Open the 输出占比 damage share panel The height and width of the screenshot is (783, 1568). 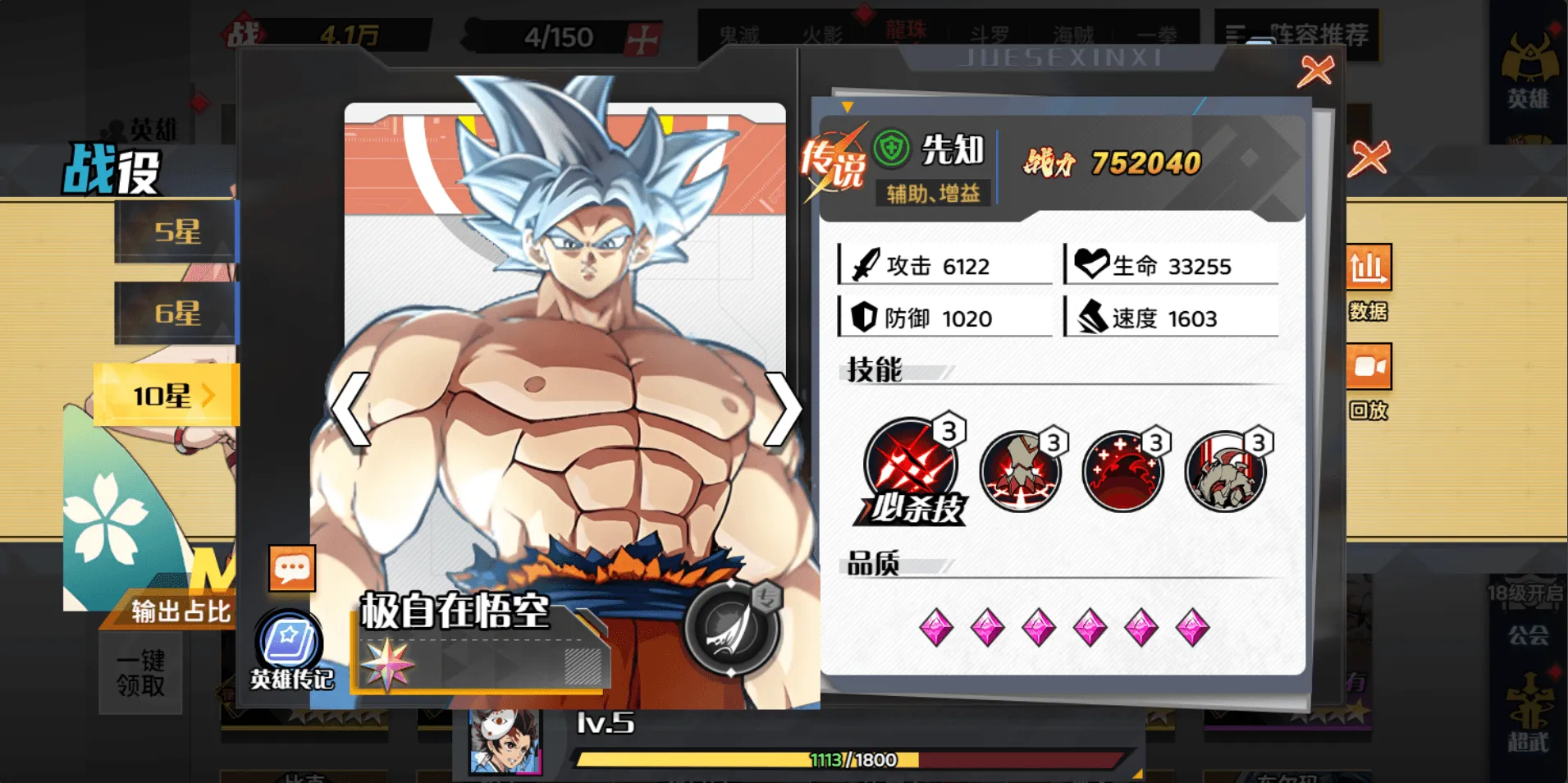[x=181, y=611]
